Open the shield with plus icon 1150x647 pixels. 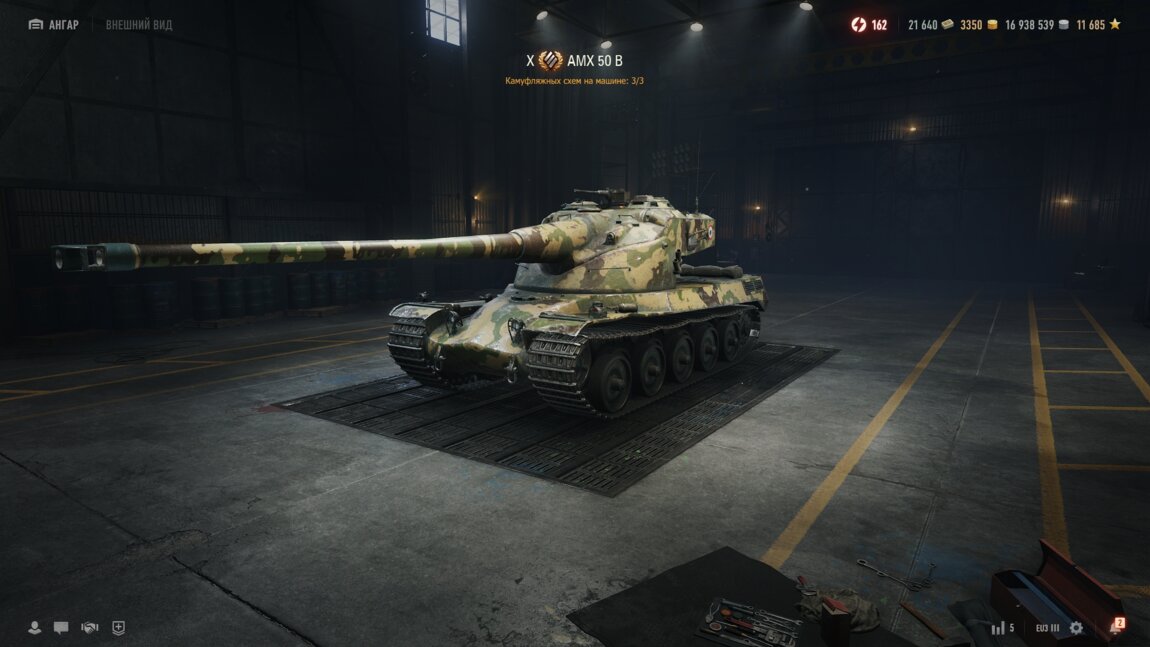tap(119, 628)
